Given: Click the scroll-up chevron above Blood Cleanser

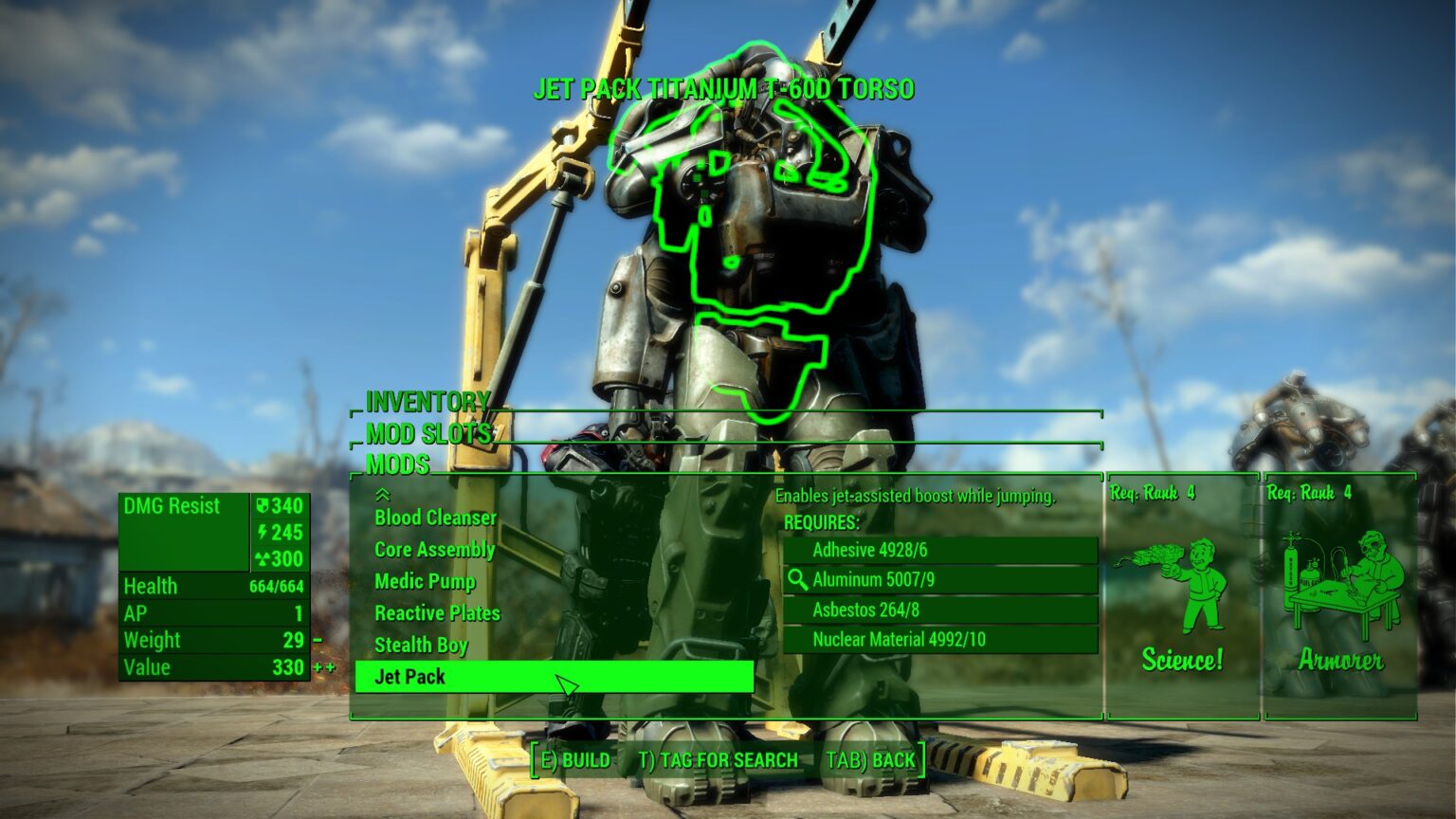Looking at the screenshot, I should tap(382, 493).
